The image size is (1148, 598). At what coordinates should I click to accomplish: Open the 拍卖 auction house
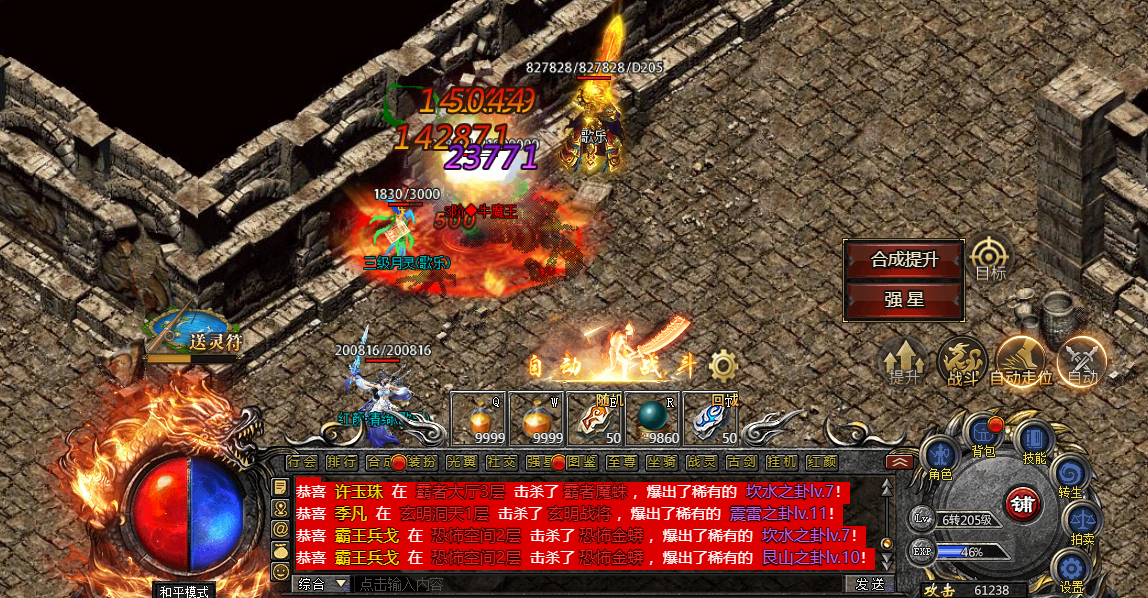tap(1083, 520)
